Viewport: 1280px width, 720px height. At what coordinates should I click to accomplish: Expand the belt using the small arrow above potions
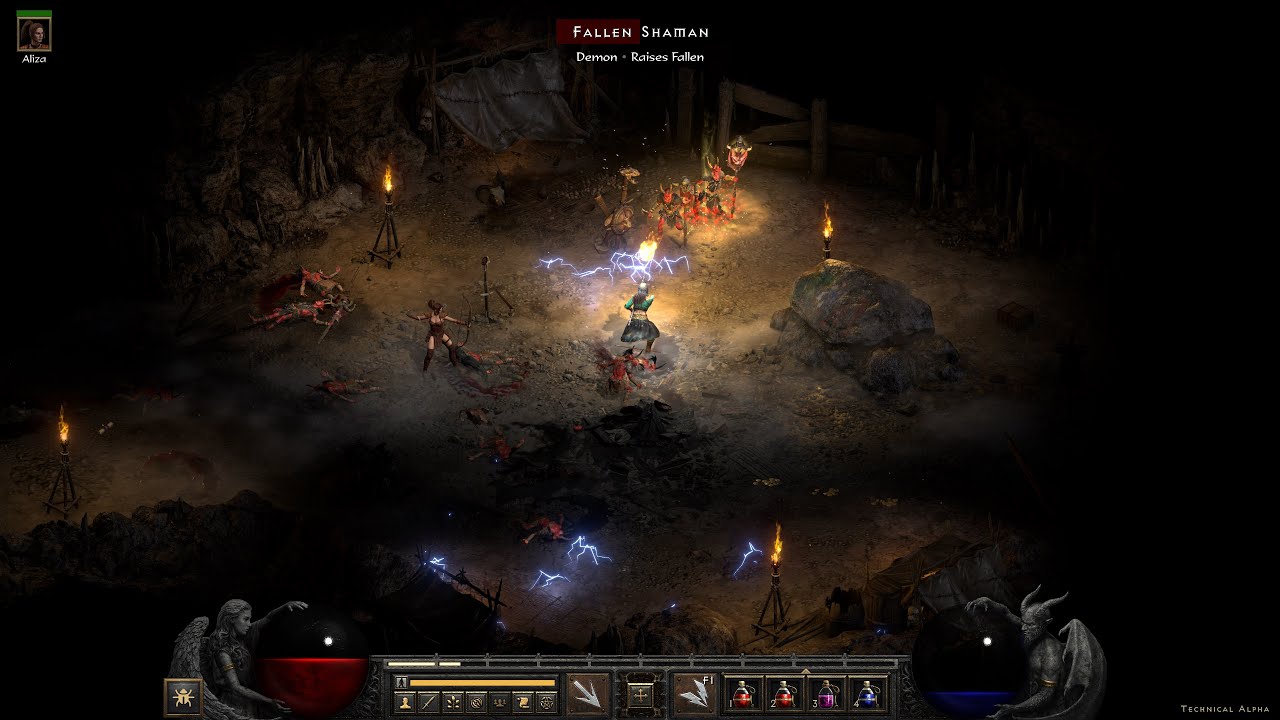pyautogui.click(x=805, y=671)
